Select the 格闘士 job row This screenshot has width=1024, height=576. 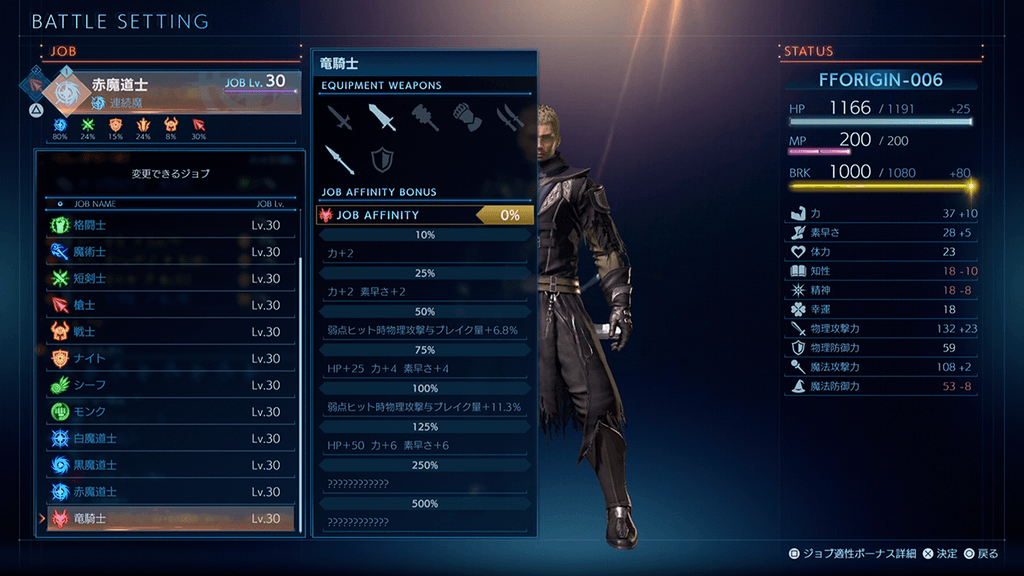170,225
